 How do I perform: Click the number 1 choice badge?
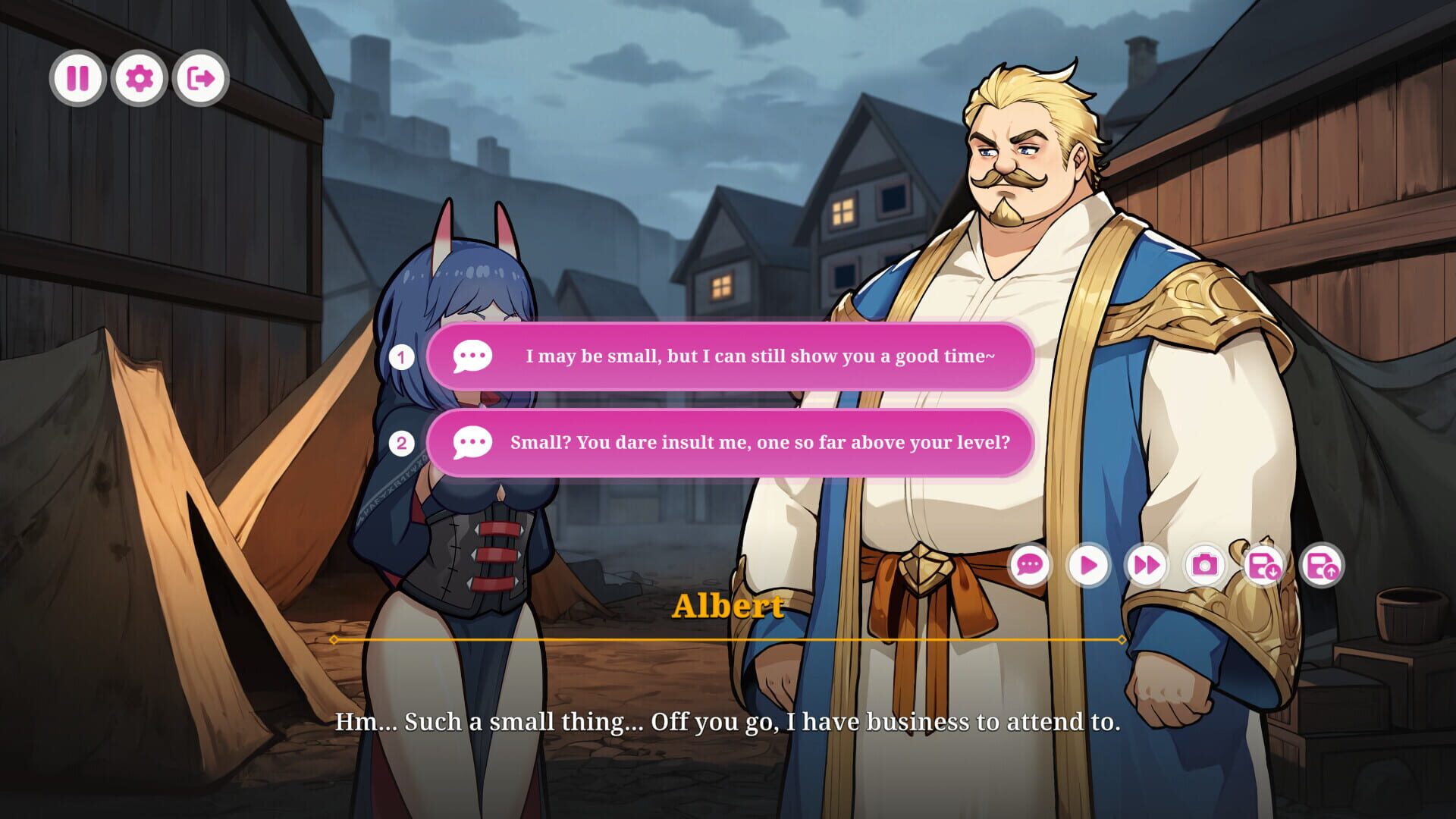tap(401, 357)
